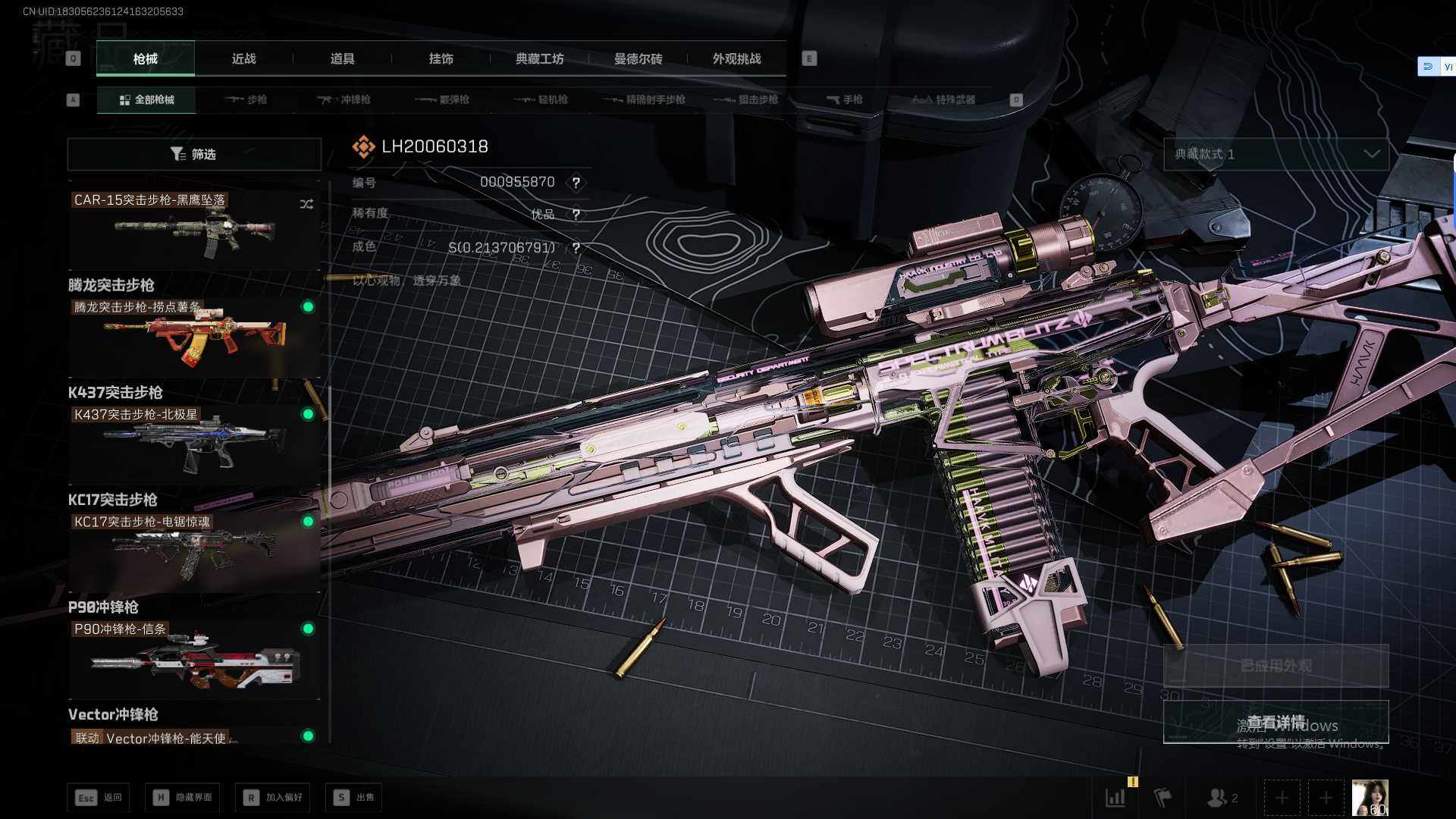Open the 典藏工坊 workshop tab
This screenshot has height=819, width=1456.
coord(539,59)
